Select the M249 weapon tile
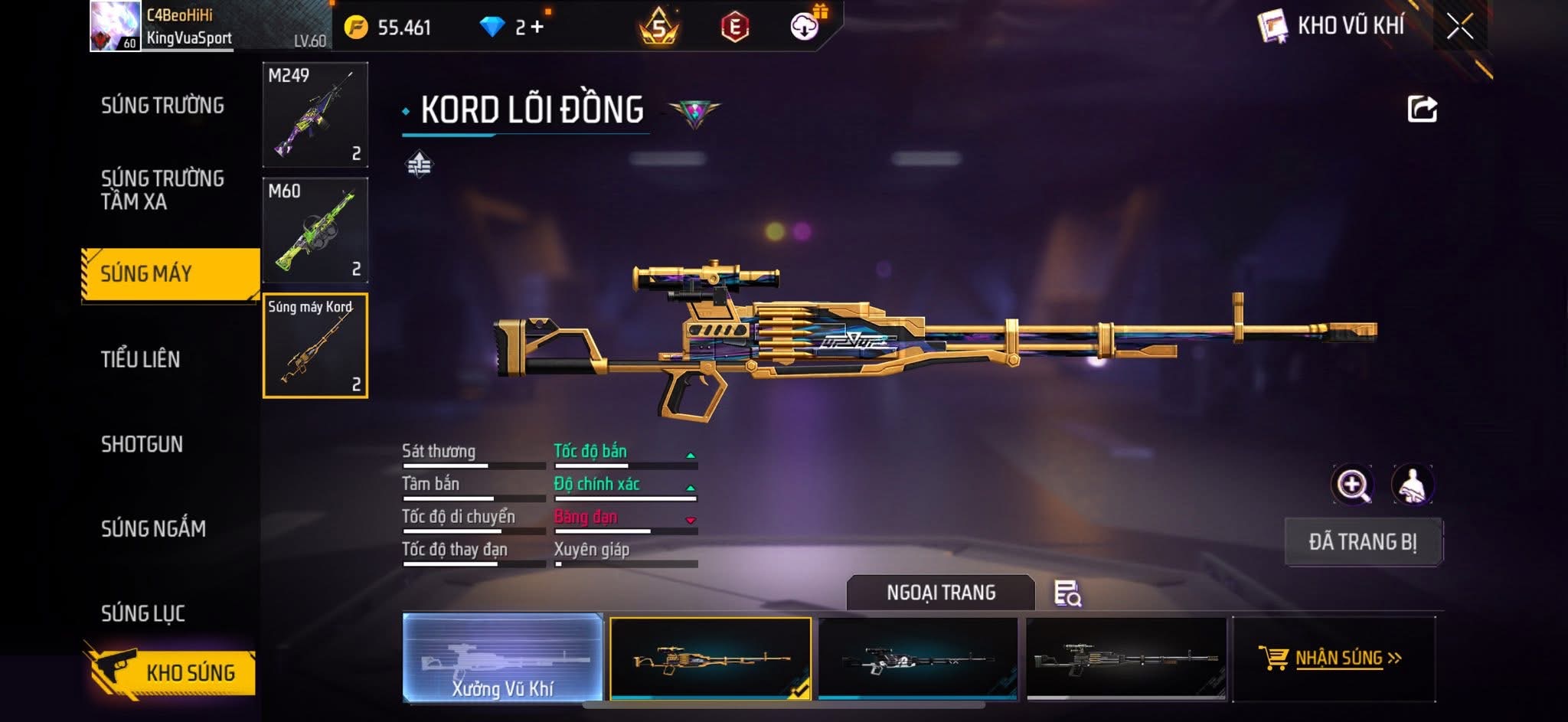Image resolution: width=1568 pixels, height=722 pixels. 315,115
